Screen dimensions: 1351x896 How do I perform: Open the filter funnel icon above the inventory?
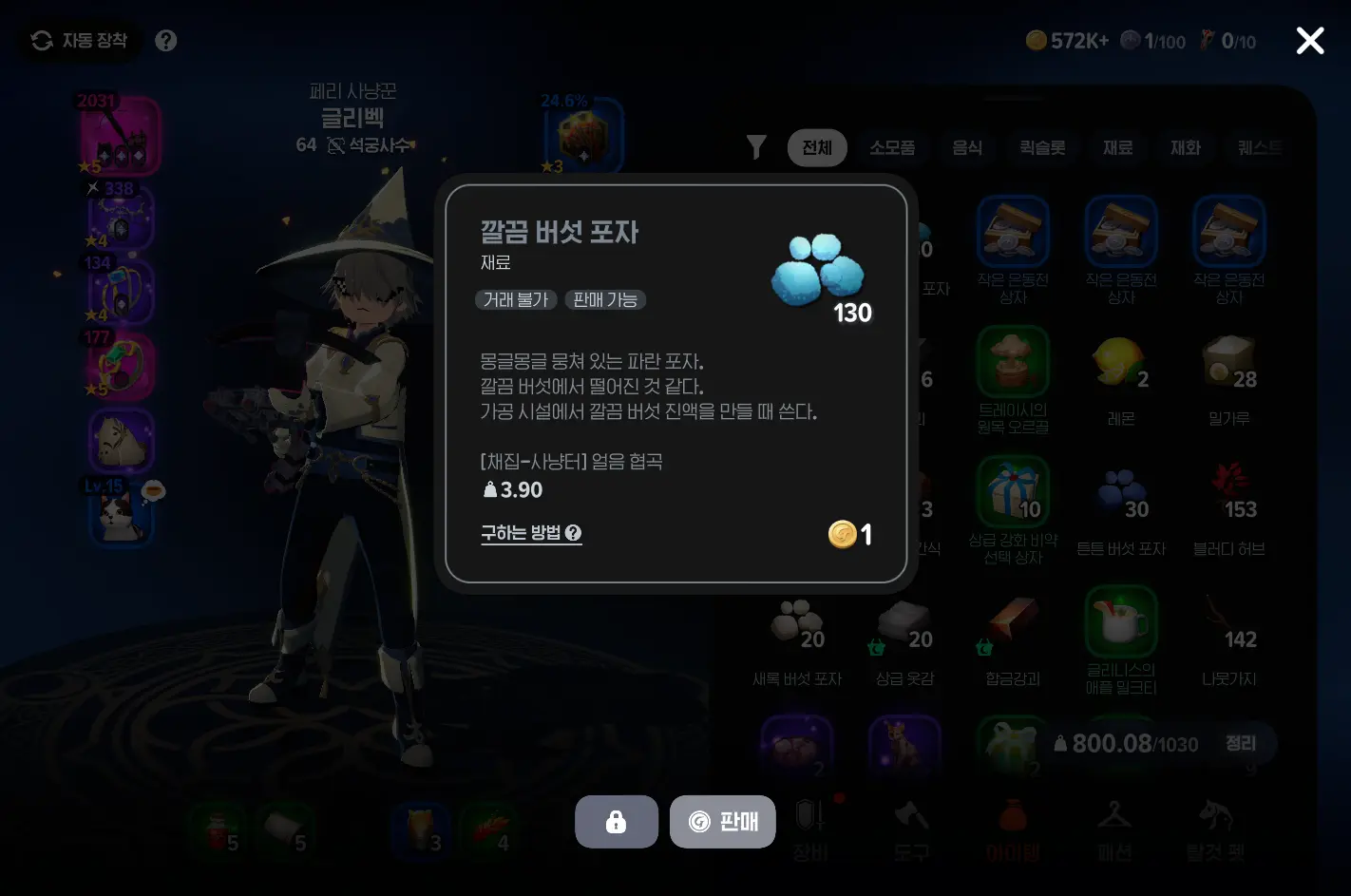pyautogui.click(x=755, y=147)
